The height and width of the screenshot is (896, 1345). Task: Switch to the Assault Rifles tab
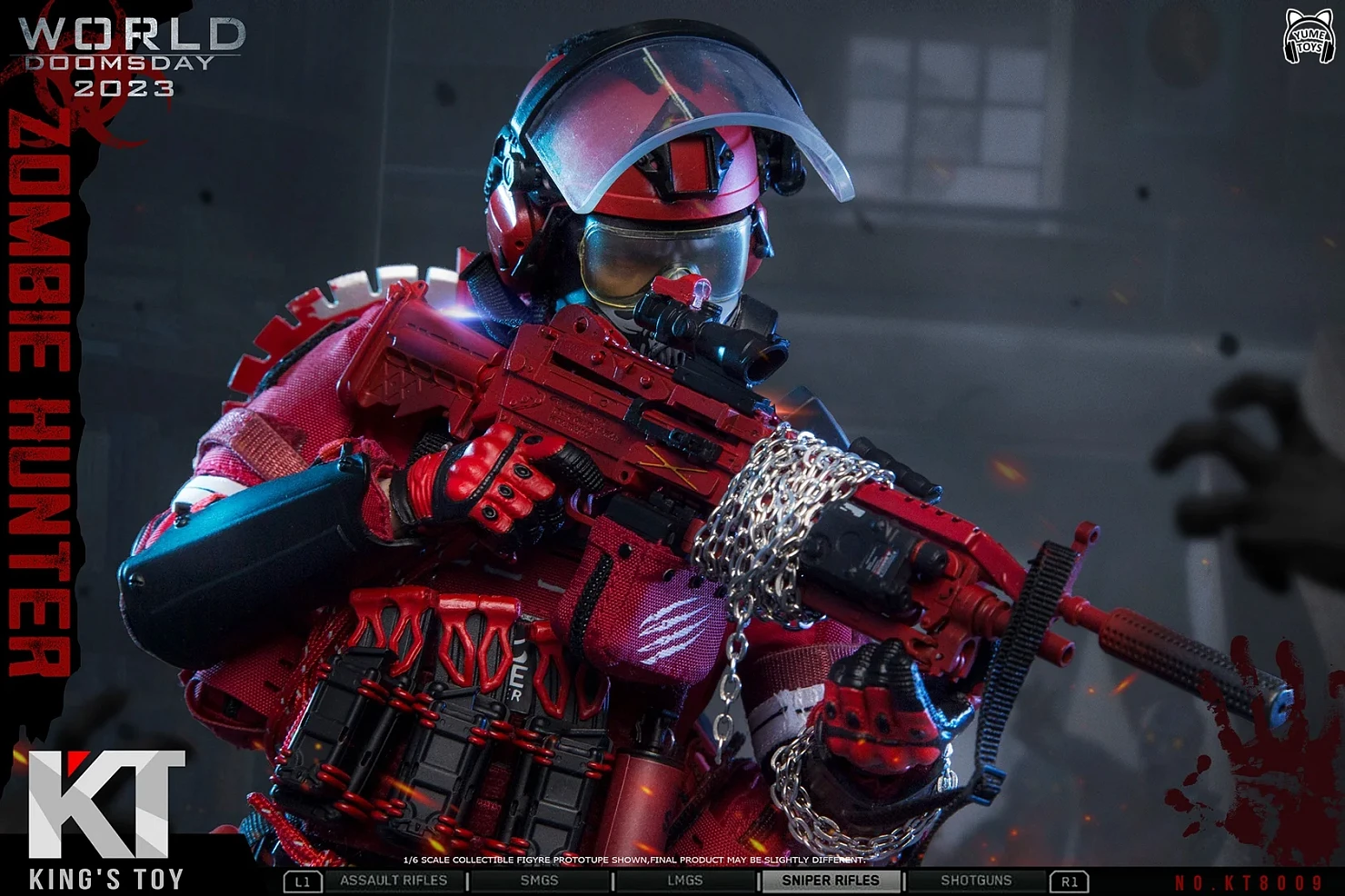tap(394, 881)
